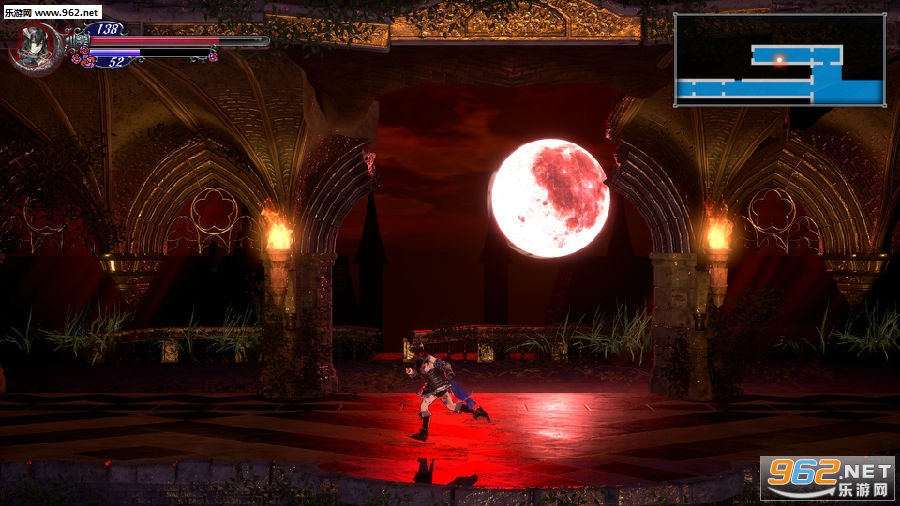Click the minimap in the corner

tap(779, 60)
